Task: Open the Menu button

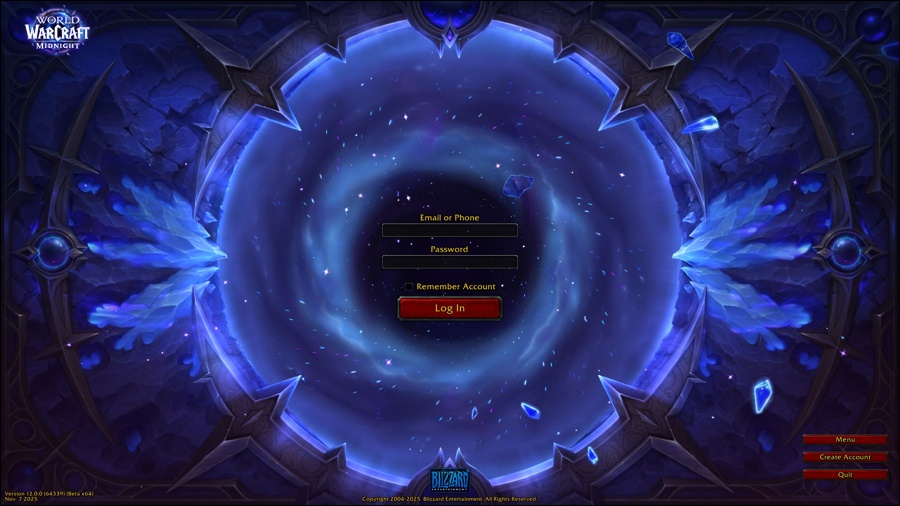Action: (x=845, y=440)
